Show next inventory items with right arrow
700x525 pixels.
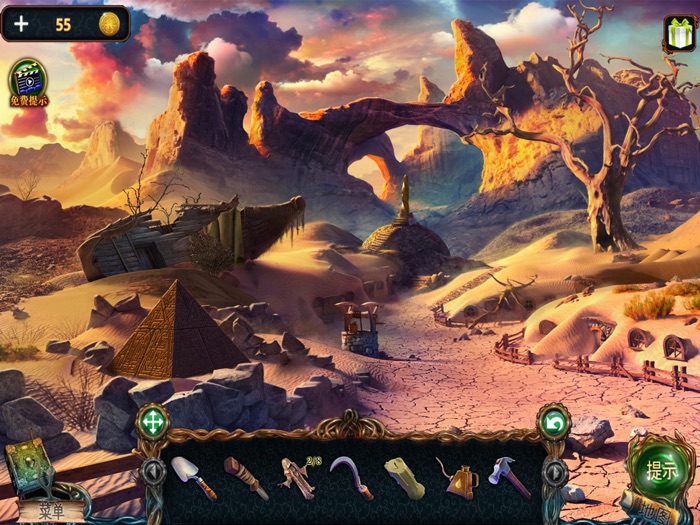551,471
